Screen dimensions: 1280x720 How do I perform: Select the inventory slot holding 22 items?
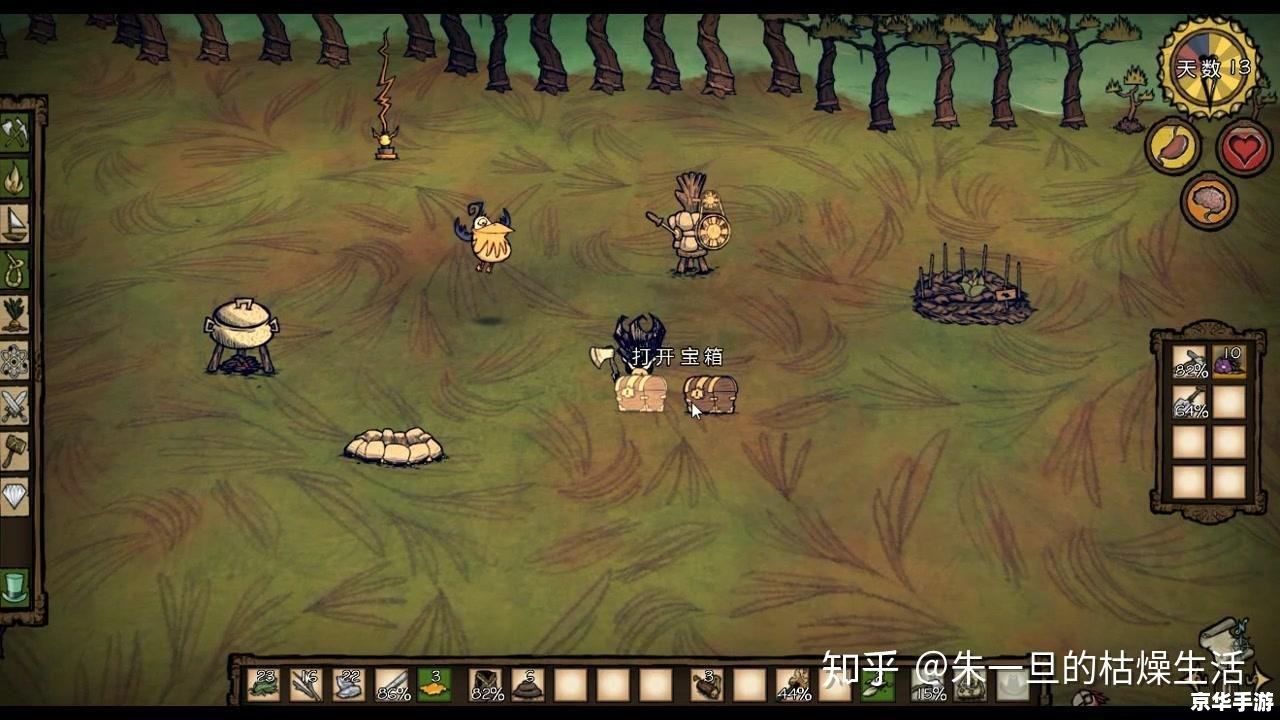(x=349, y=685)
